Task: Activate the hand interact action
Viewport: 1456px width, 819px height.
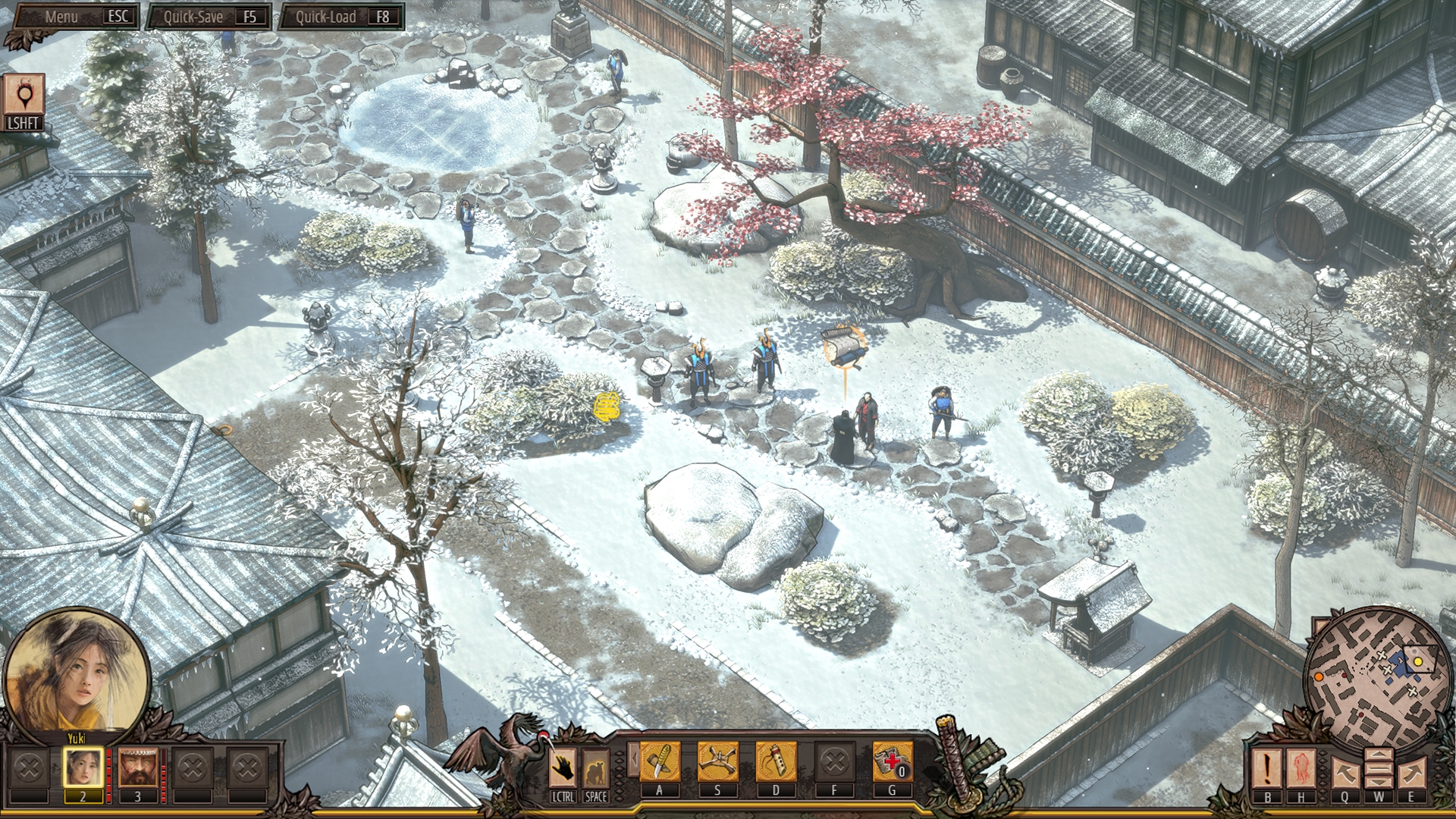Action: [x=563, y=767]
